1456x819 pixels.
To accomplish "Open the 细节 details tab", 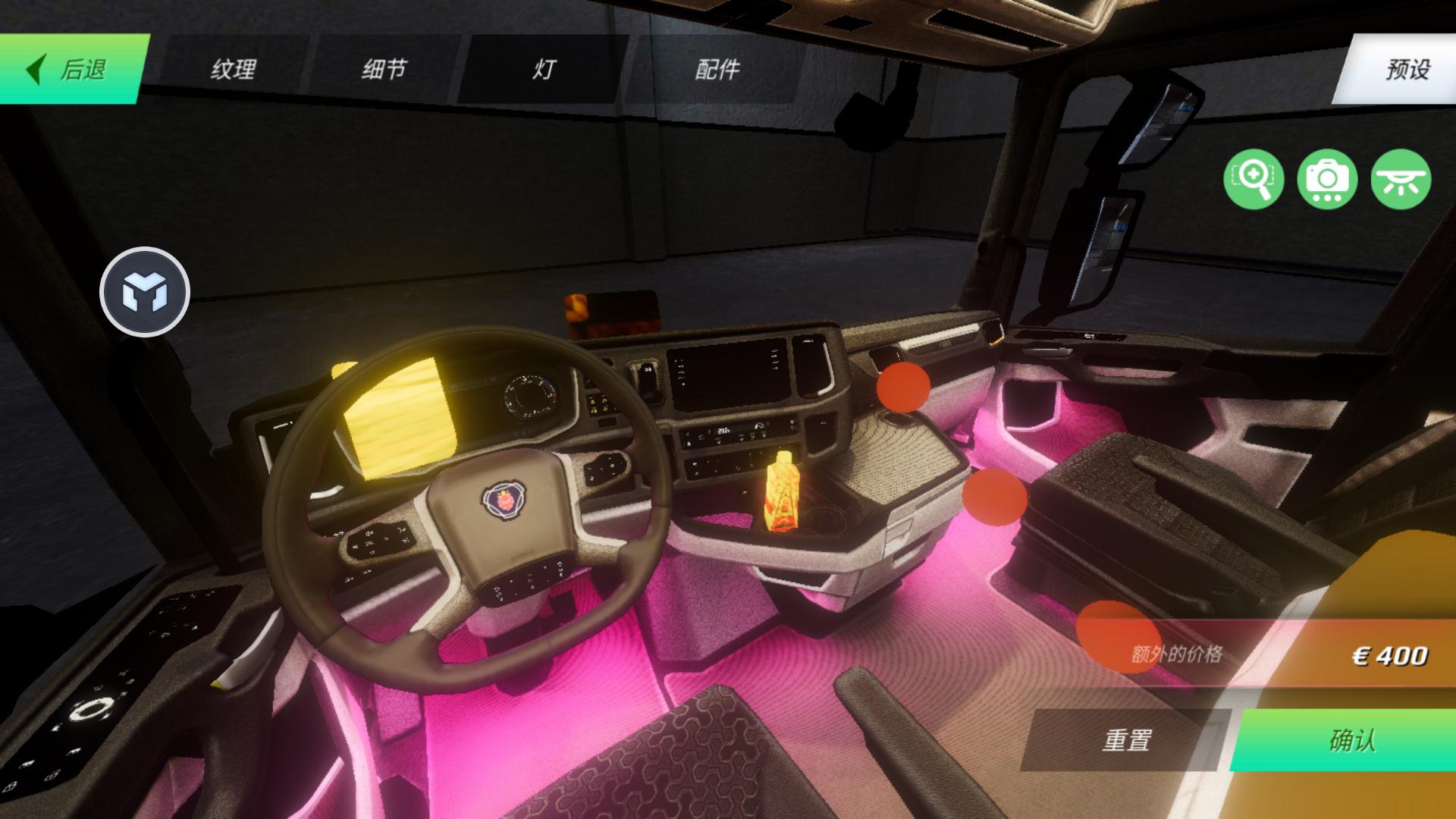I will click(x=384, y=69).
